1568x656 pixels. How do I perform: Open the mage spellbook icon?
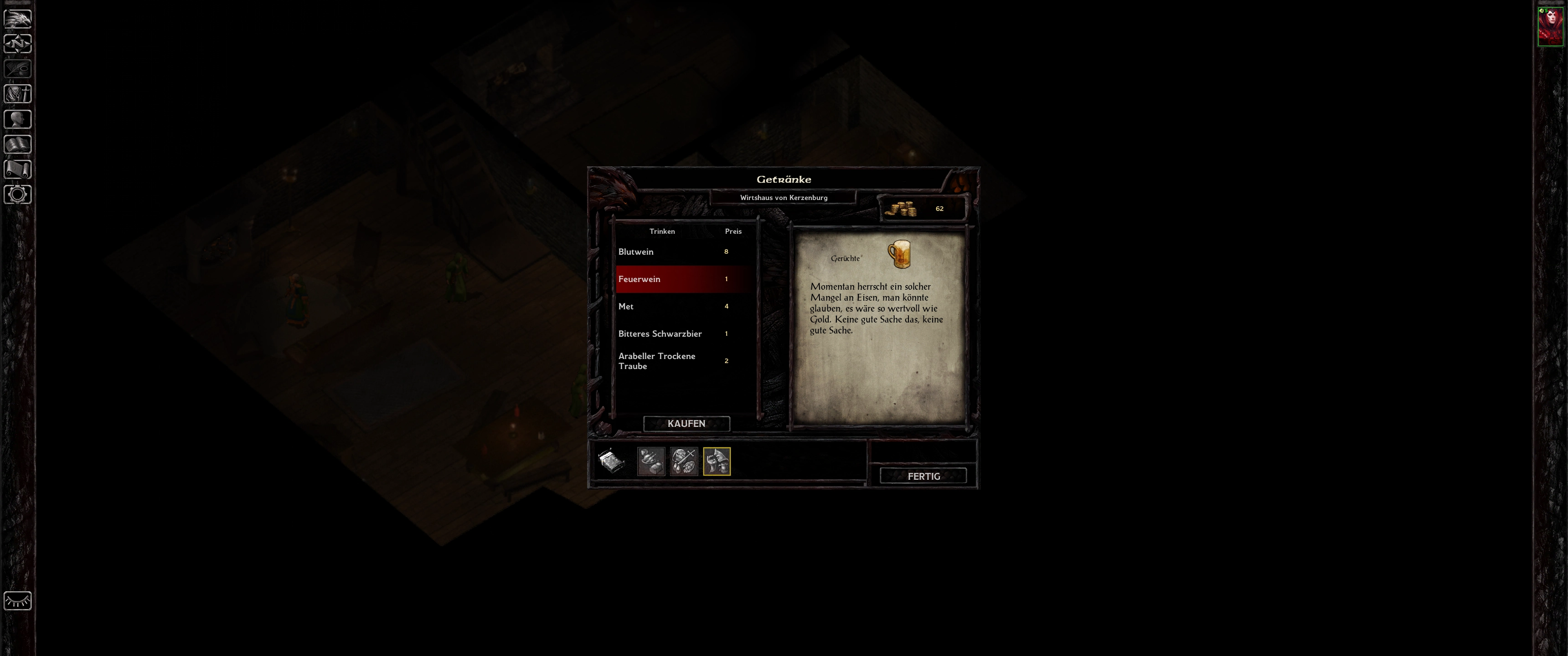click(x=18, y=144)
